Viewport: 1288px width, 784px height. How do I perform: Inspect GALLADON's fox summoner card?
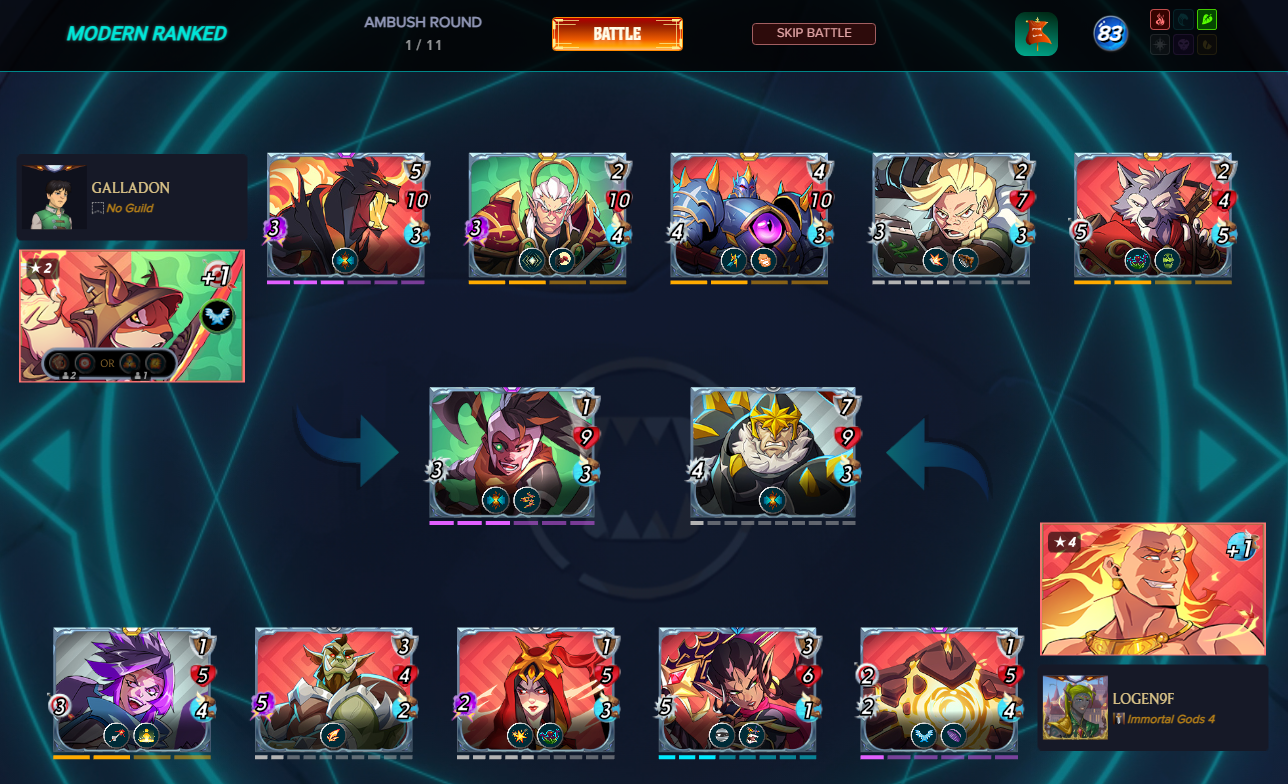[132, 316]
